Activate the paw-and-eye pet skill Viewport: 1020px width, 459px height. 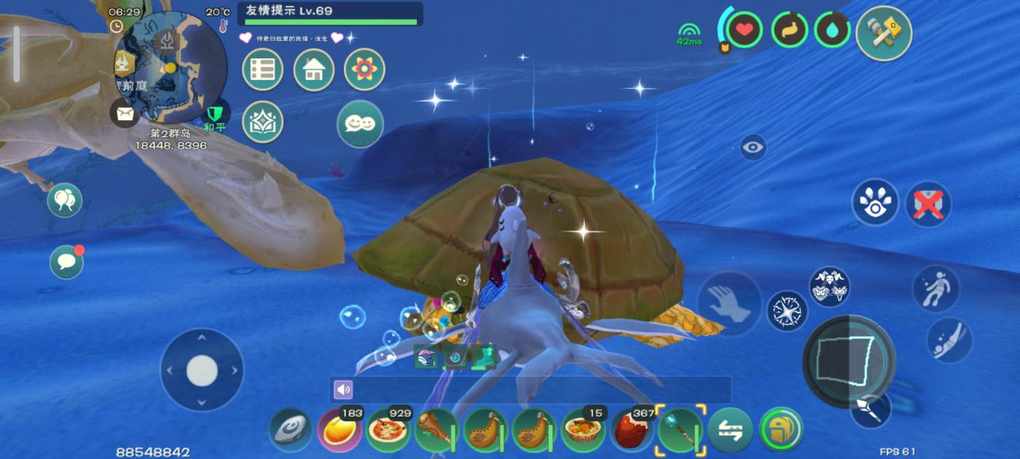click(875, 202)
